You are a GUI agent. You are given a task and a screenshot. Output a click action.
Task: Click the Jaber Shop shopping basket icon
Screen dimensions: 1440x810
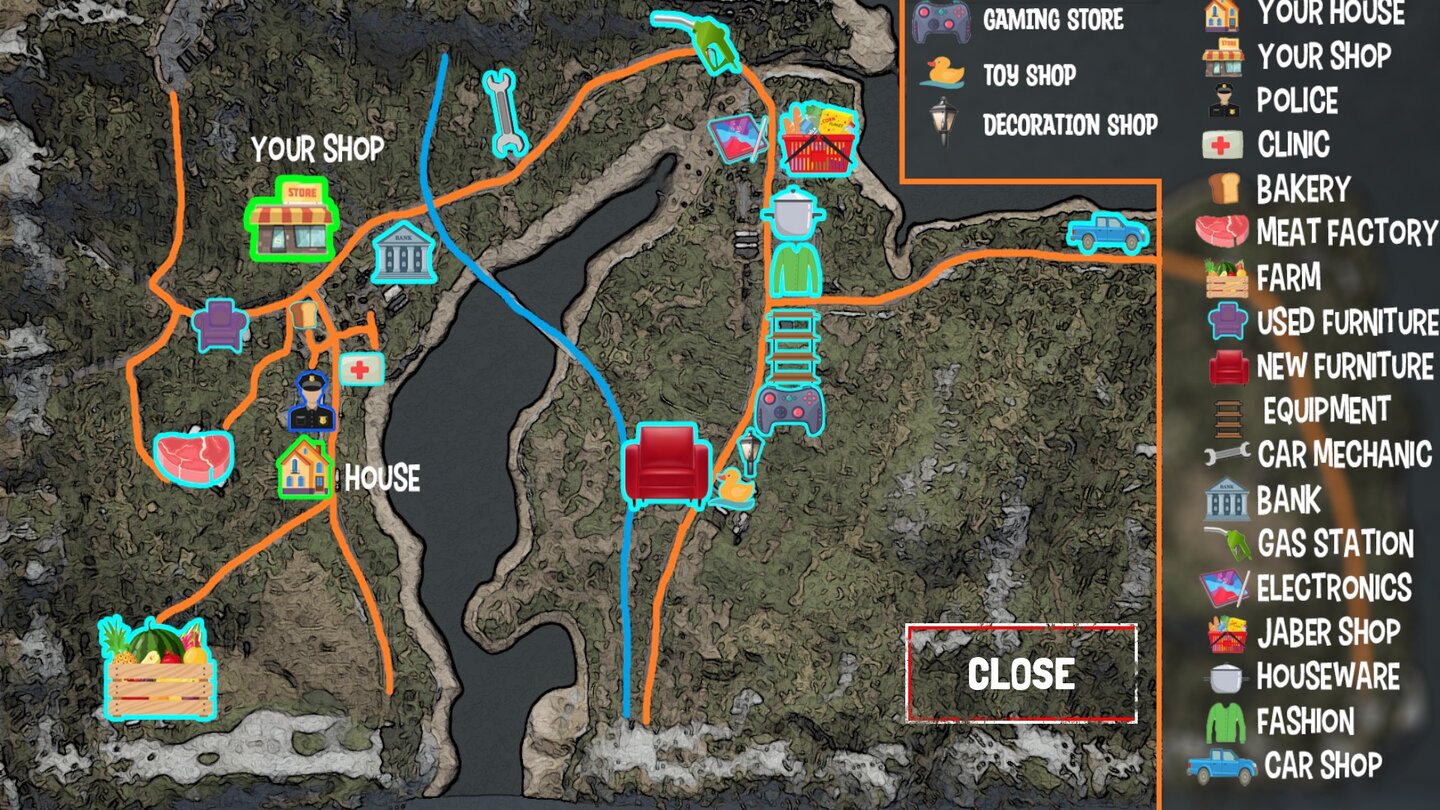[x=818, y=140]
